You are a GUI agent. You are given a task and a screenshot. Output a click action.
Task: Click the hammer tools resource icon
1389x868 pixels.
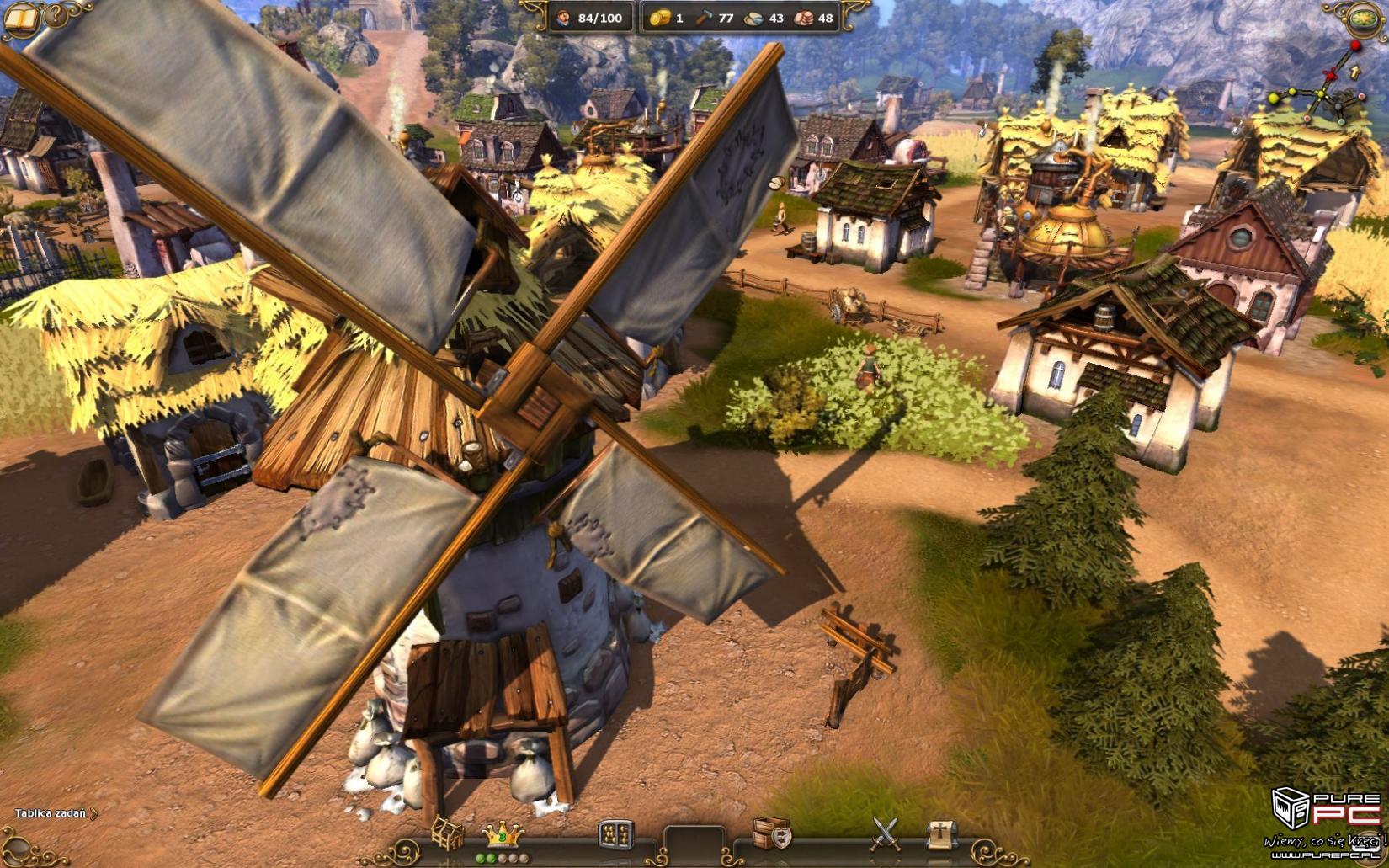704,18
